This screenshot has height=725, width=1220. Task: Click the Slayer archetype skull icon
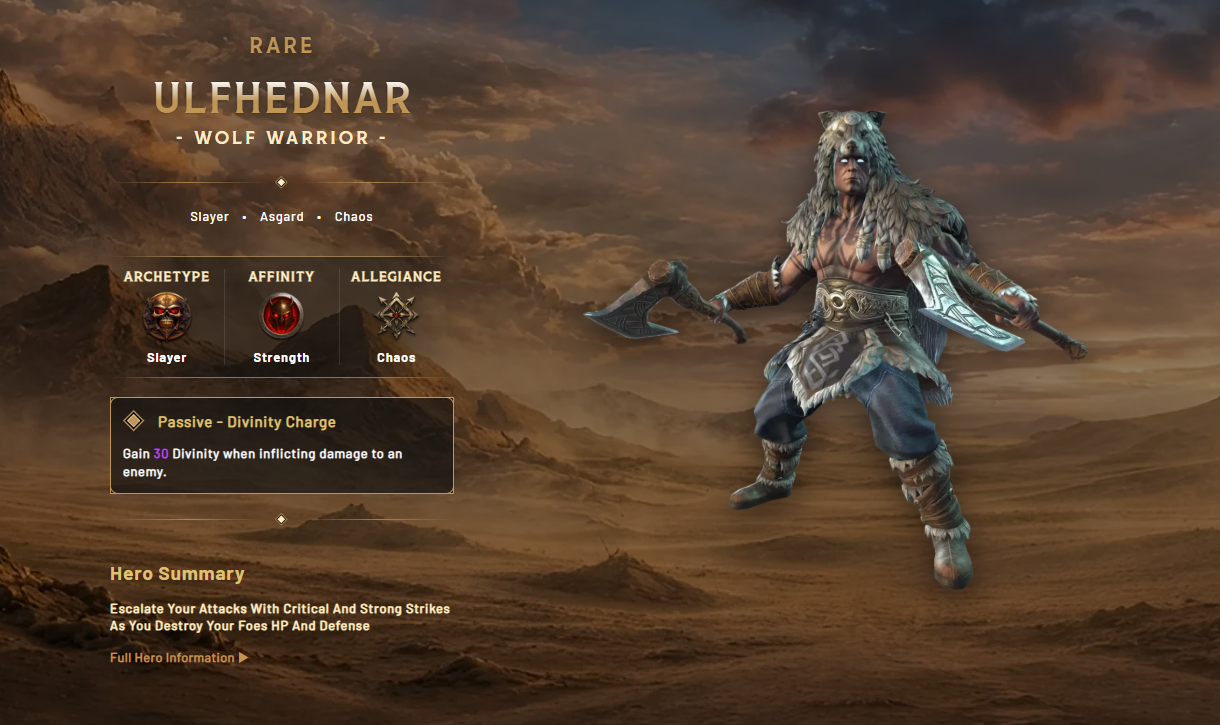point(166,317)
